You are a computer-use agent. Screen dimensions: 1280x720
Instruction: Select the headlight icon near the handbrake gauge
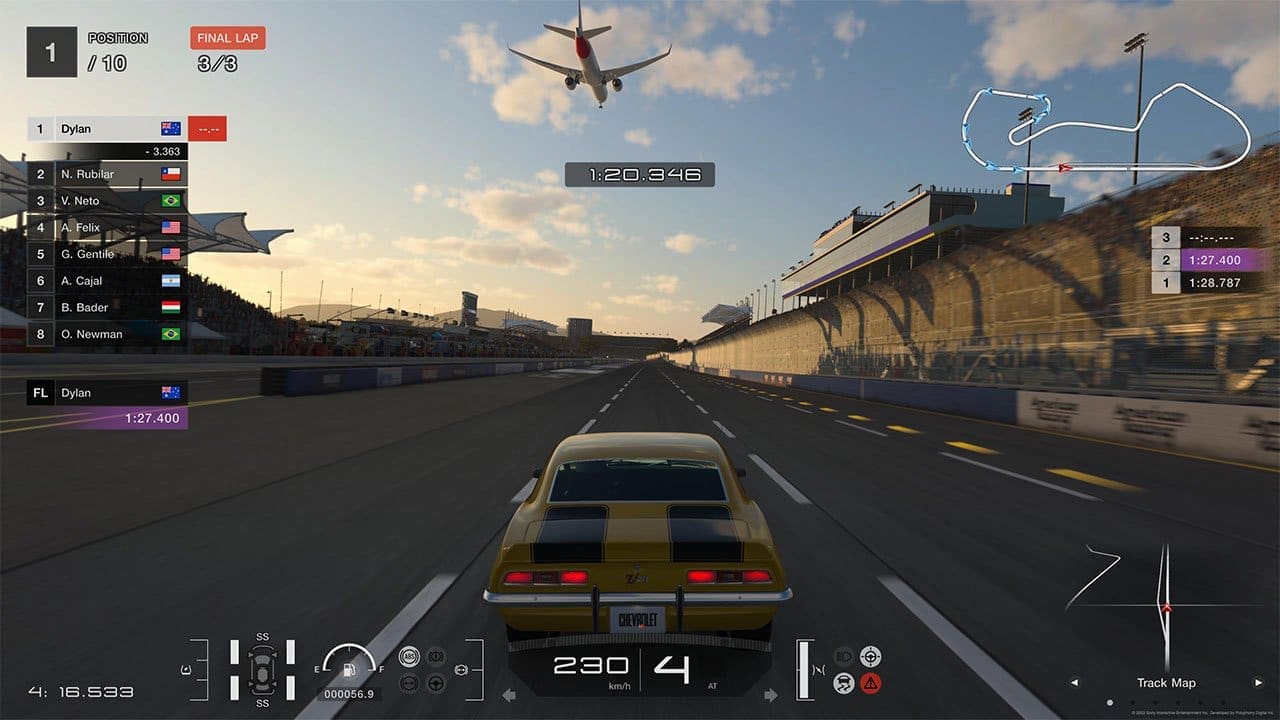843,656
